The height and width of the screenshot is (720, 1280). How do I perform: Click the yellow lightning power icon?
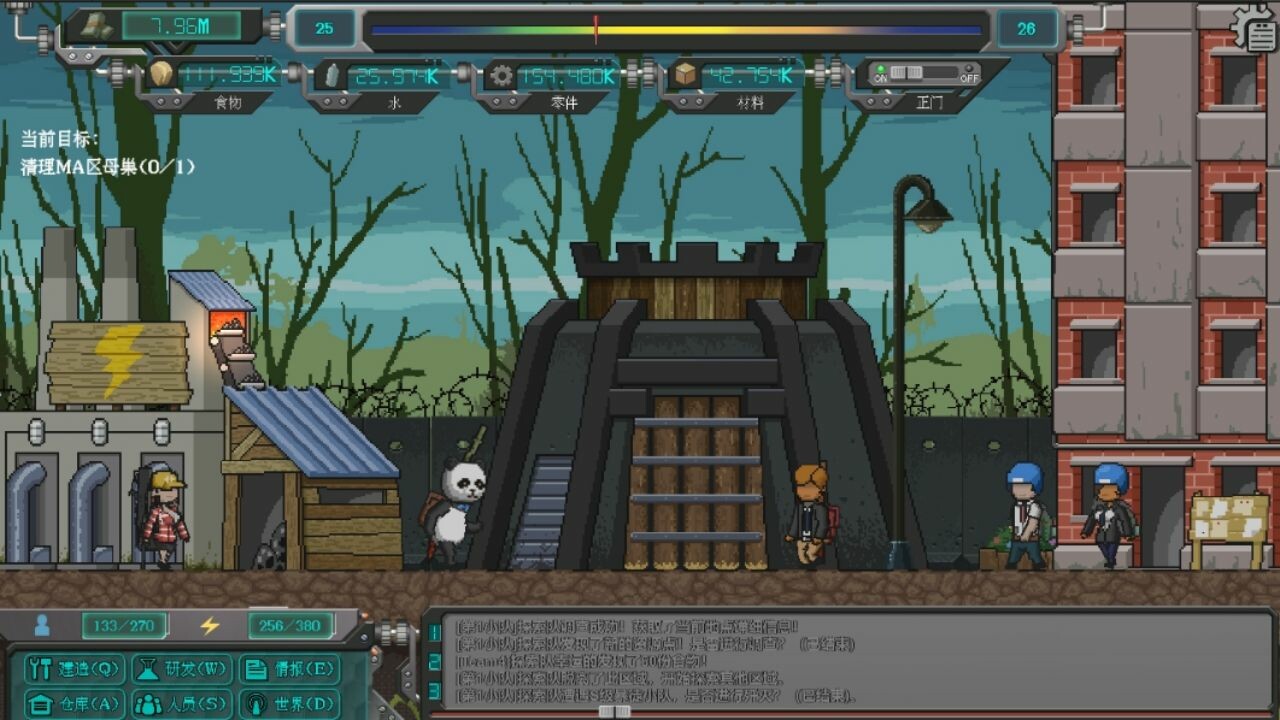click(x=207, y=625)
